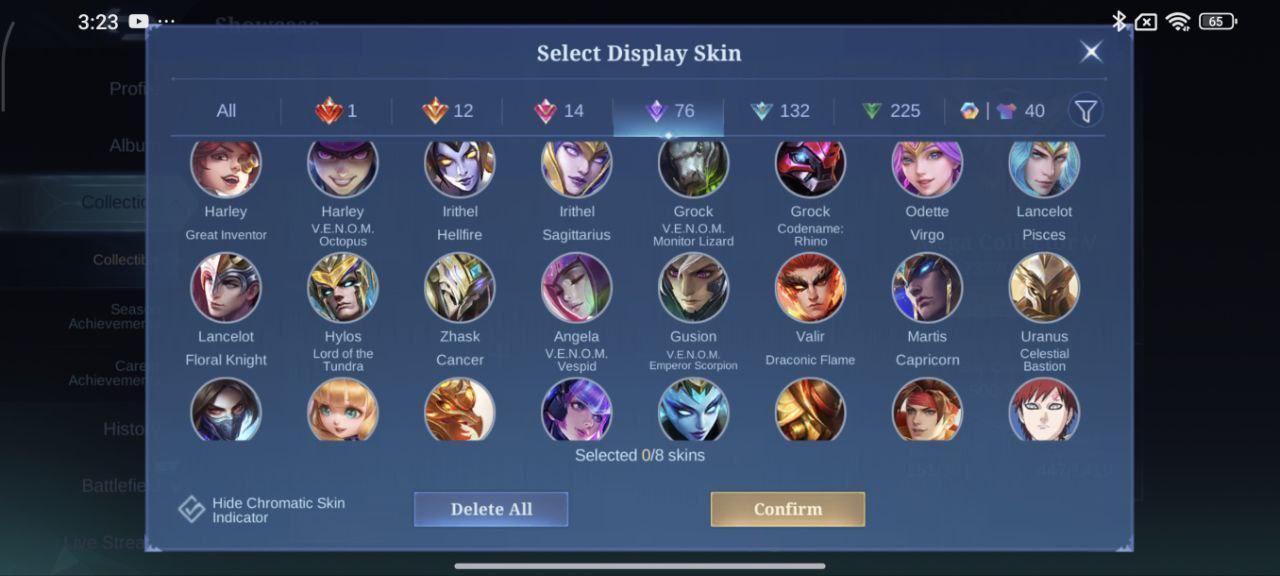Select Hylos Lord of the Tundra skin
Screen dimensions: 1280x576
pyautogui.click(x=343, y=288)
